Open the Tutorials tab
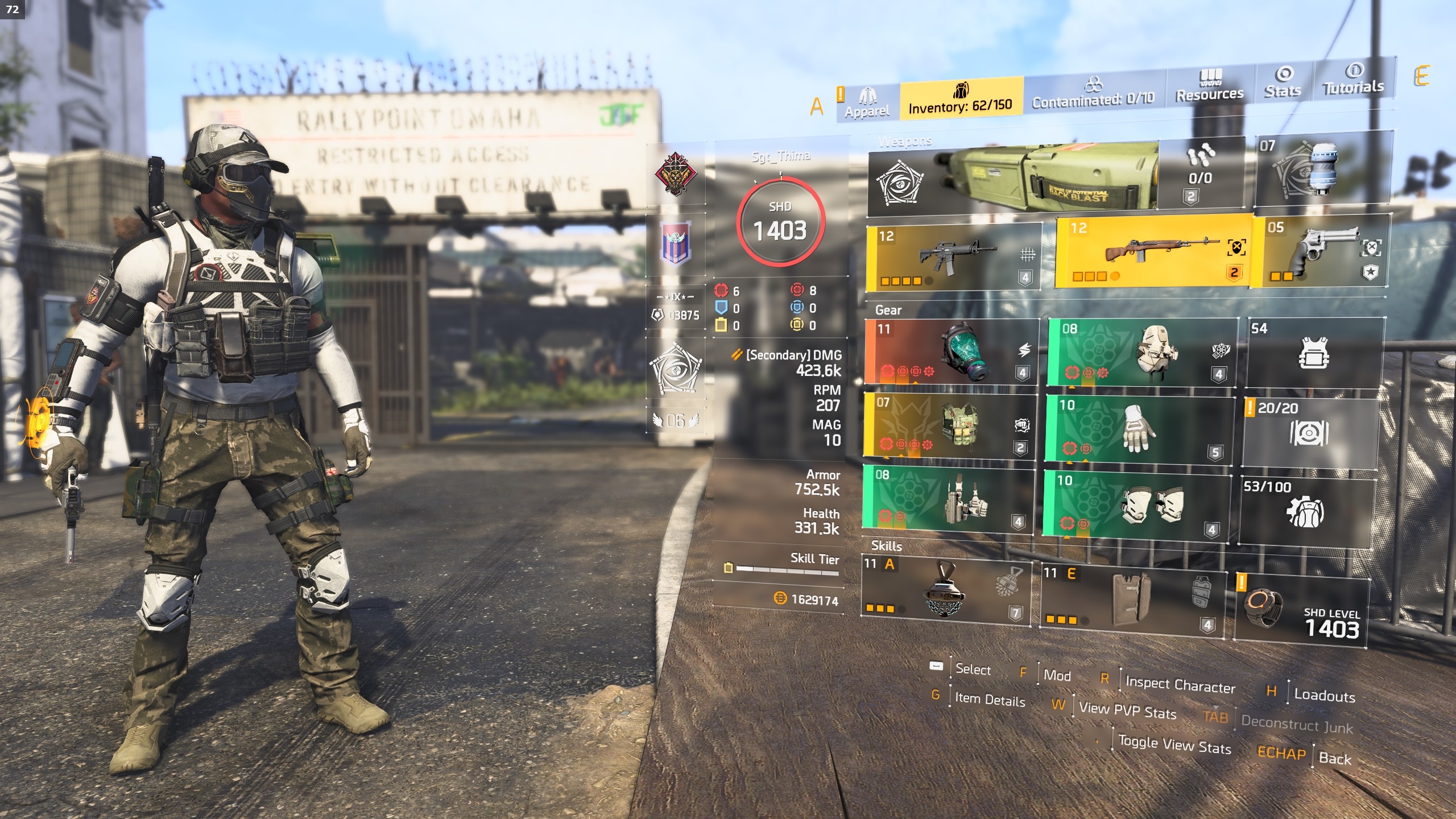The width and height of the screenshot is (1456, 819). [1353, 80]
